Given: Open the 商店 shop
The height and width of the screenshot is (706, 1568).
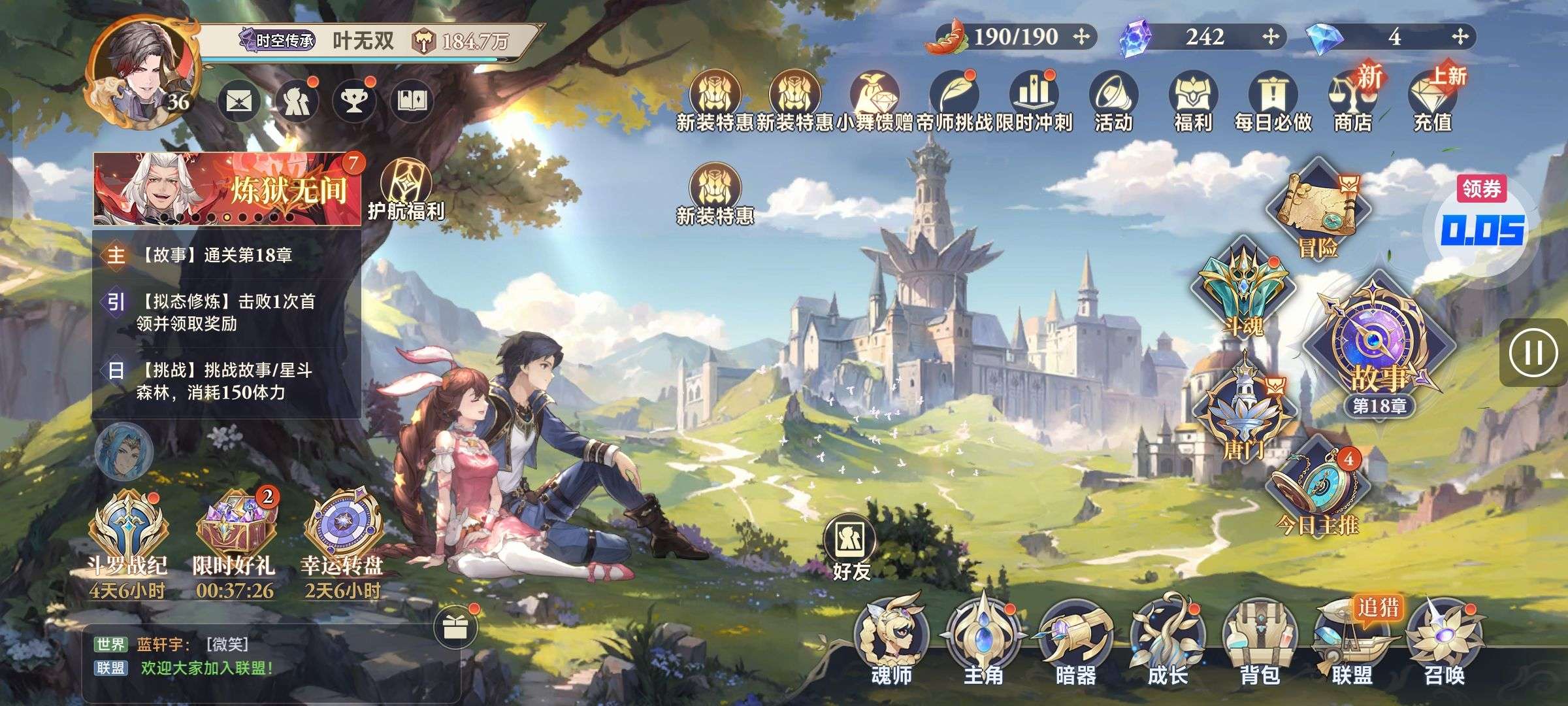Looking at the screenshot, I should (1352, 101).
